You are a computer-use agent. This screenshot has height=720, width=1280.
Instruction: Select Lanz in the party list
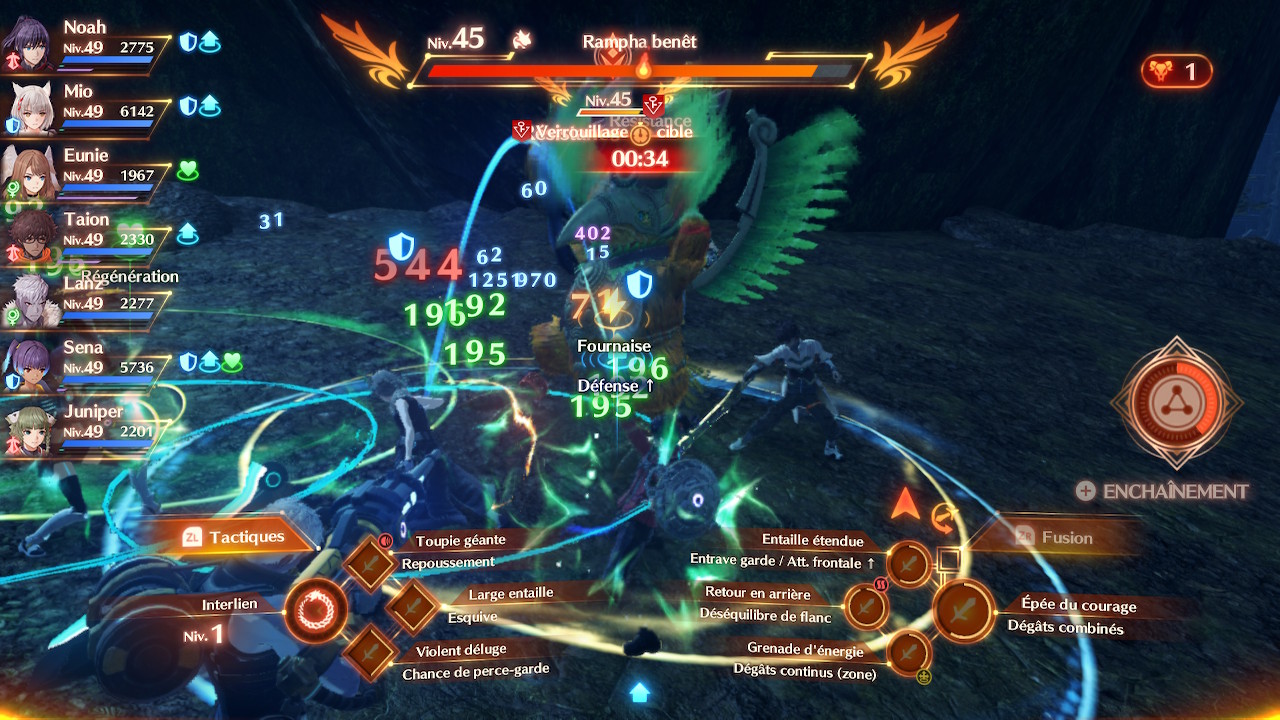(30, 302)
